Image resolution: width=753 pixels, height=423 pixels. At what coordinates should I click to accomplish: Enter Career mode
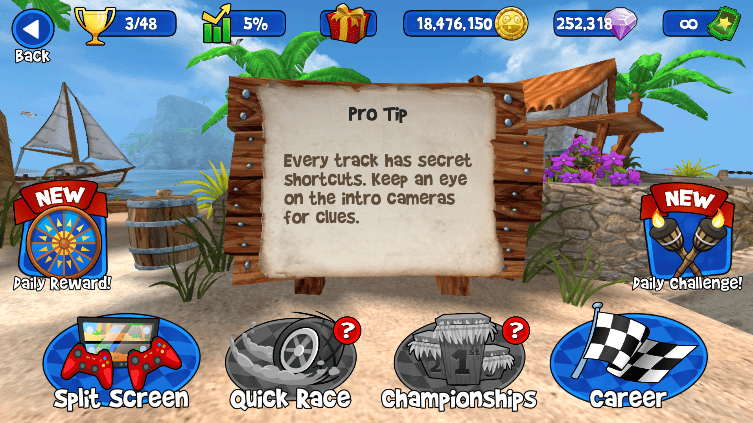coord(628,360)
